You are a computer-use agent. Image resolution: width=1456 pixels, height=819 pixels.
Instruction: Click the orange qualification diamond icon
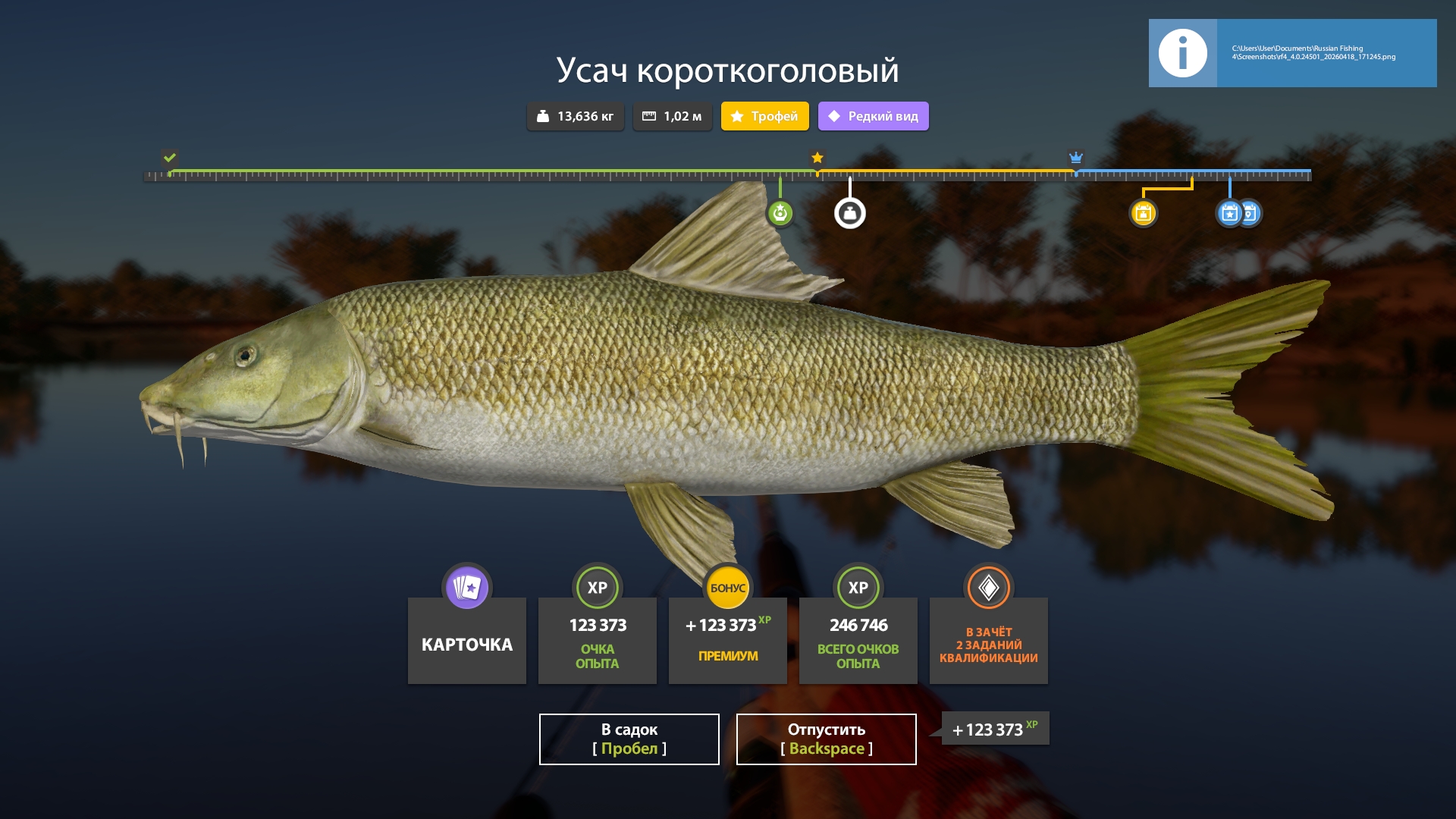[988, 587]
